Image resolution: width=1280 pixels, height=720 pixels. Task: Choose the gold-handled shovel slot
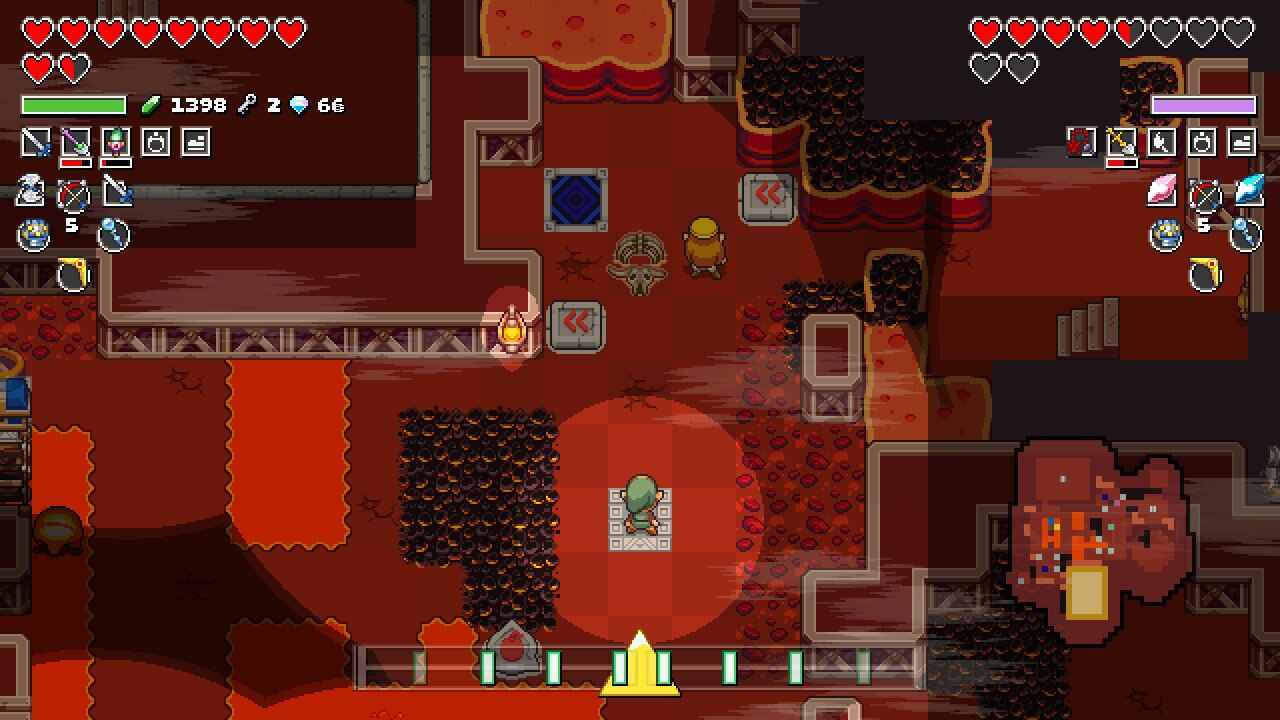point(1121,142)
